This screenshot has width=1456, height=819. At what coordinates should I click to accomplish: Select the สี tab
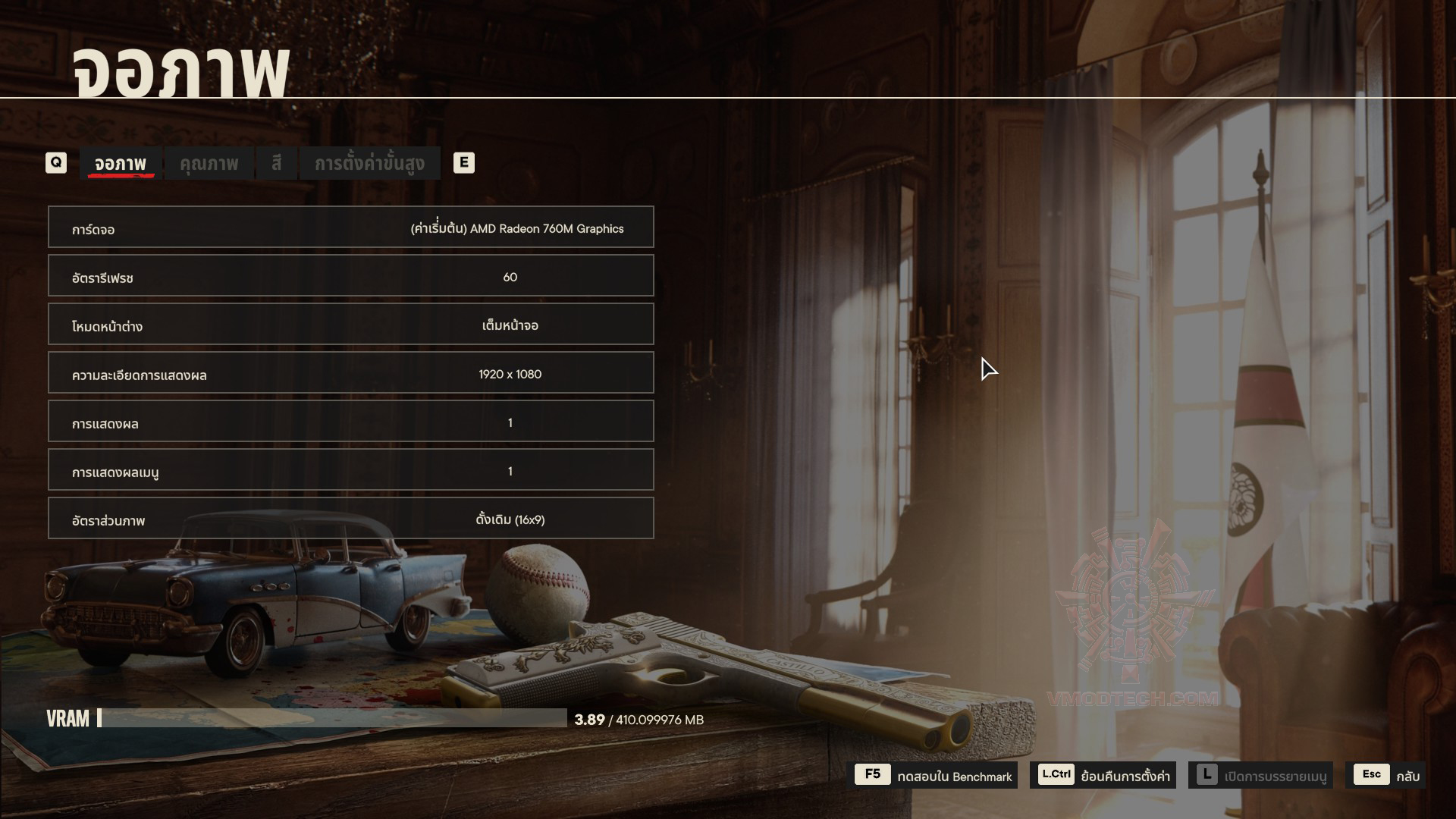point(276,163)
